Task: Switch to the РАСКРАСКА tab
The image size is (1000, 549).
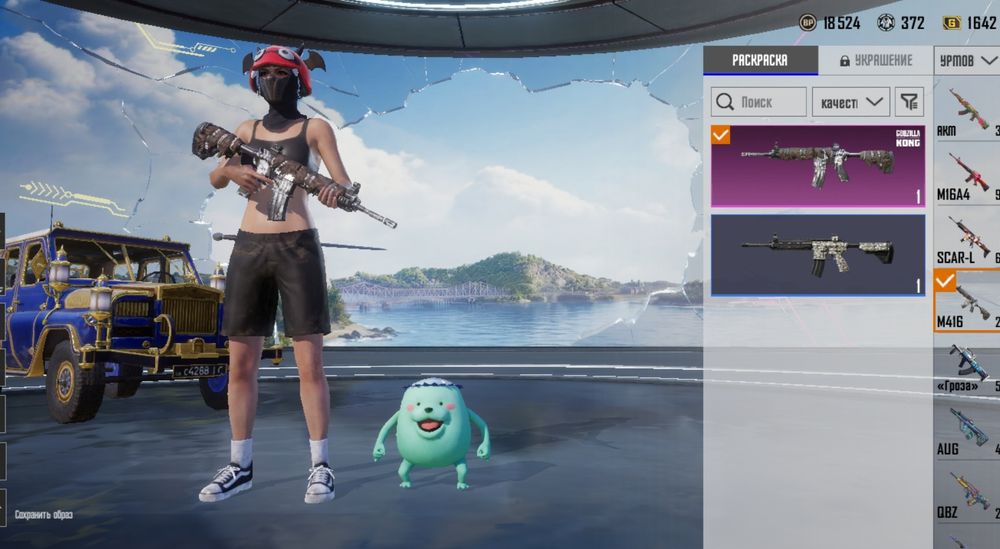Action: (x=760, y=60)
